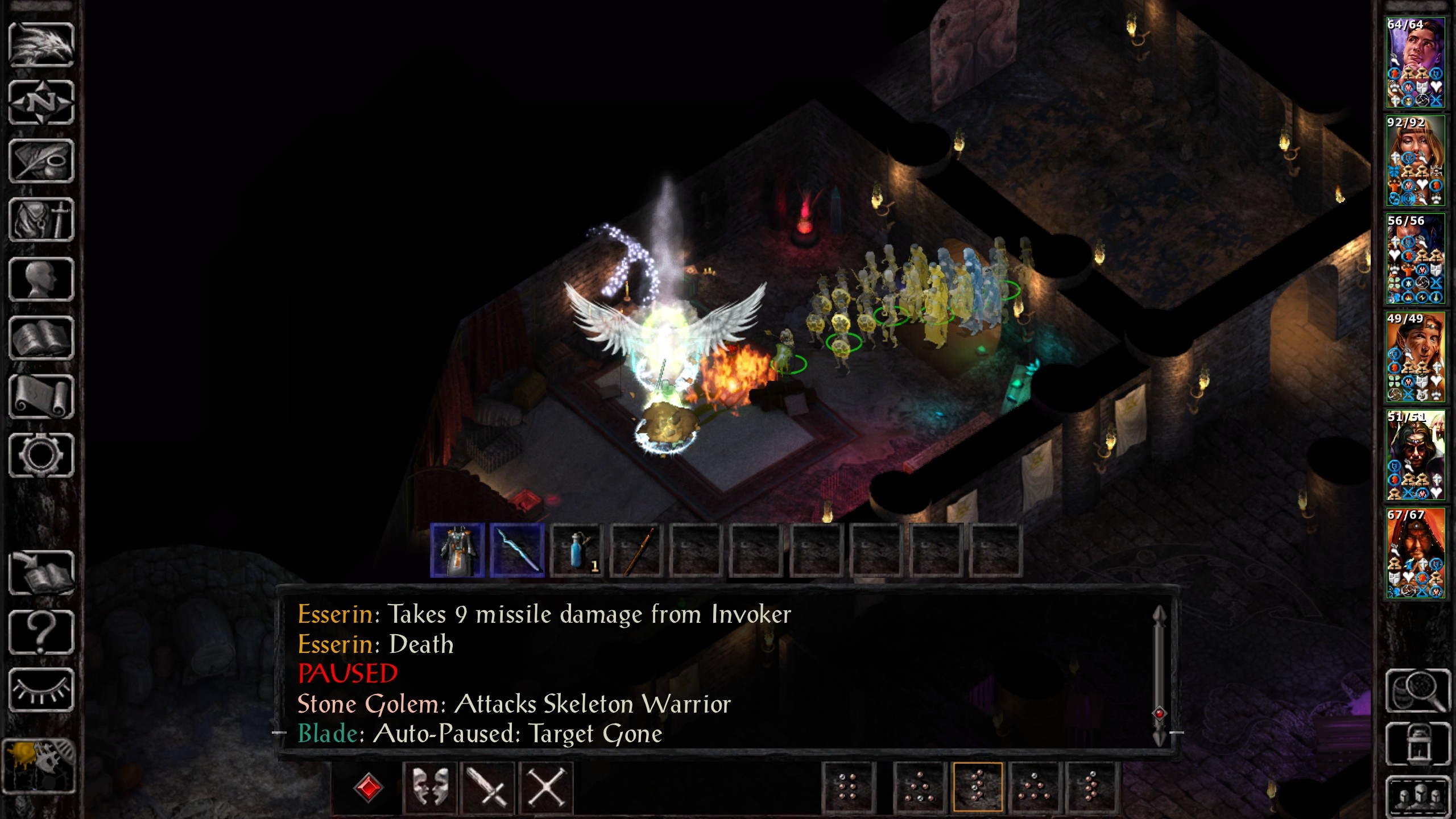Screen dimensions: 1456x819
Task: Open game options with the gear icon
Action: (42, 456)
